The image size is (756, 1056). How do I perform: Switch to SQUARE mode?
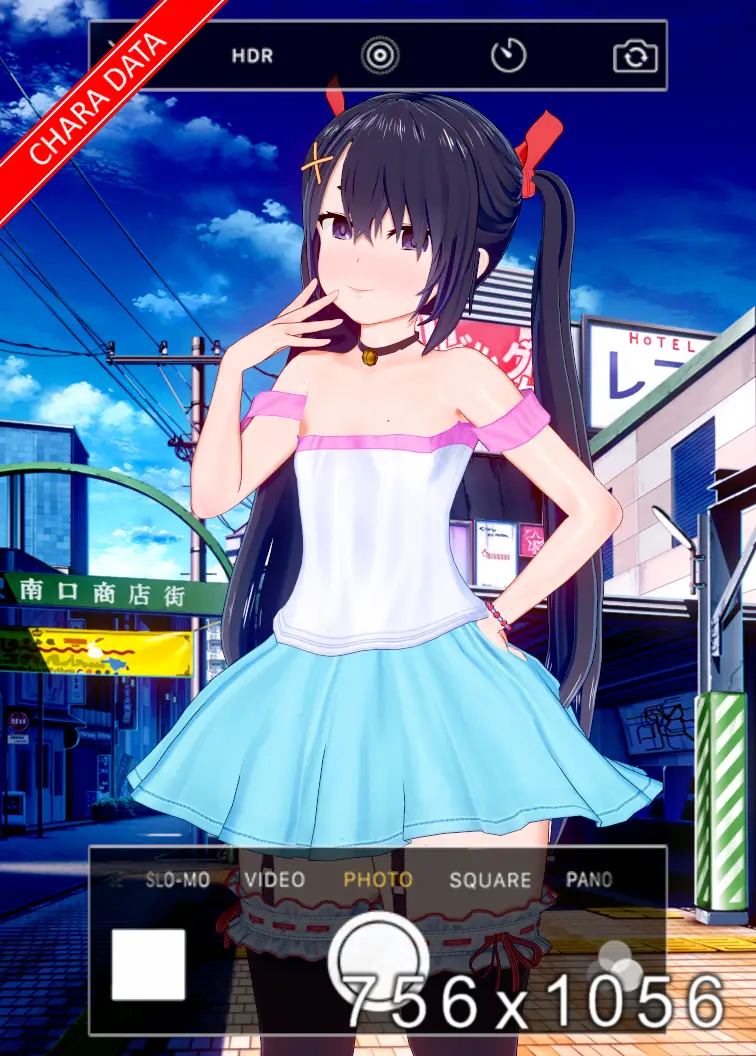(x=489, y=880)
